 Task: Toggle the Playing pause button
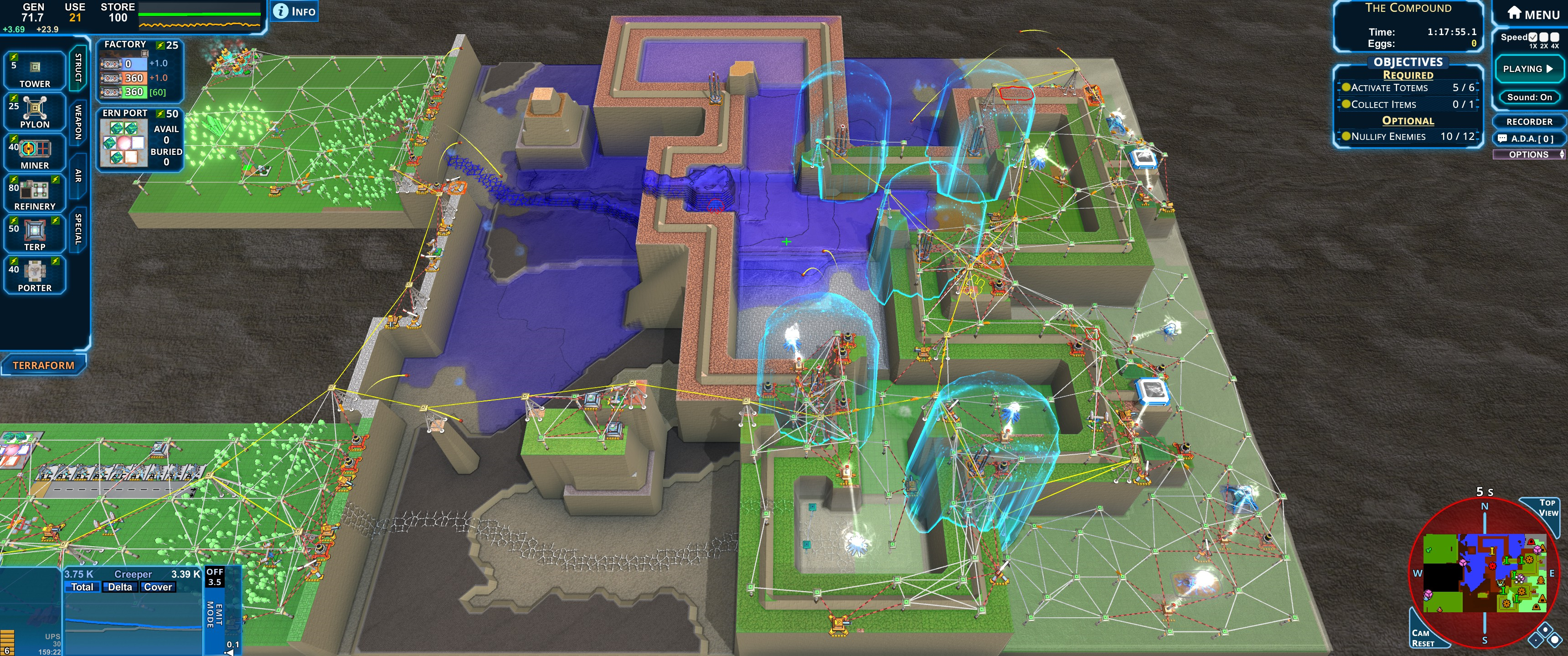click(1528, 69)
